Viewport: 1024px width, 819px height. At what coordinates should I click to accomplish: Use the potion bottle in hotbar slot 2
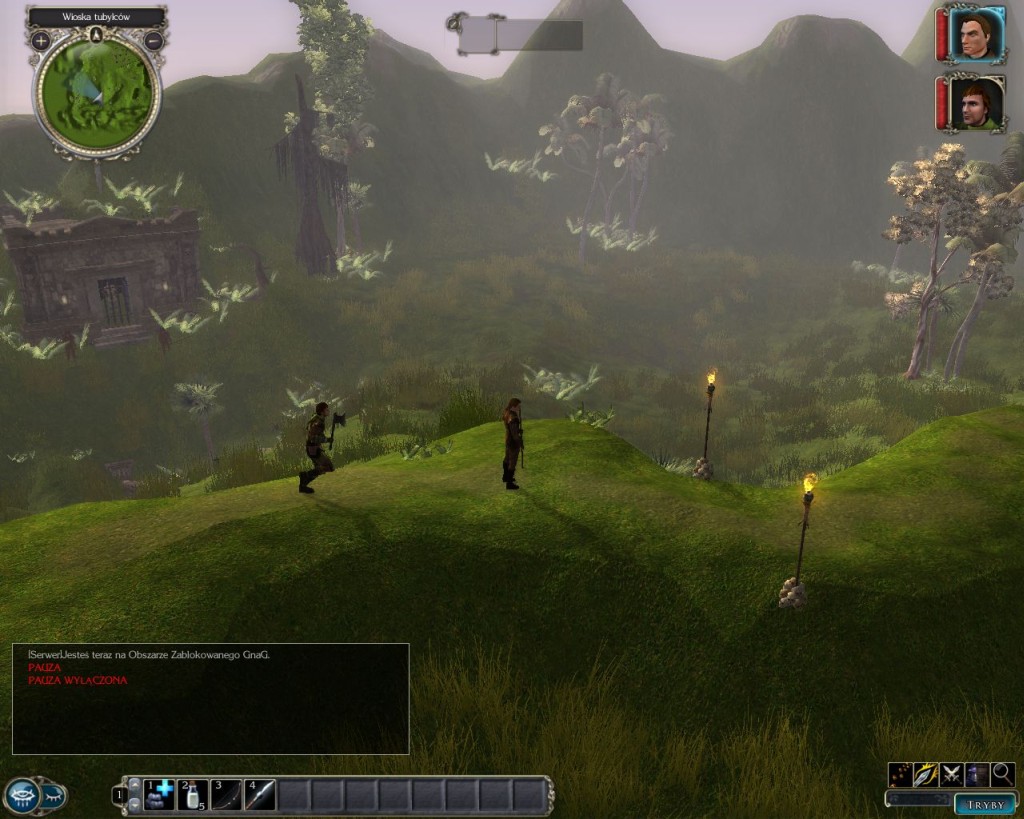[193, 795]
